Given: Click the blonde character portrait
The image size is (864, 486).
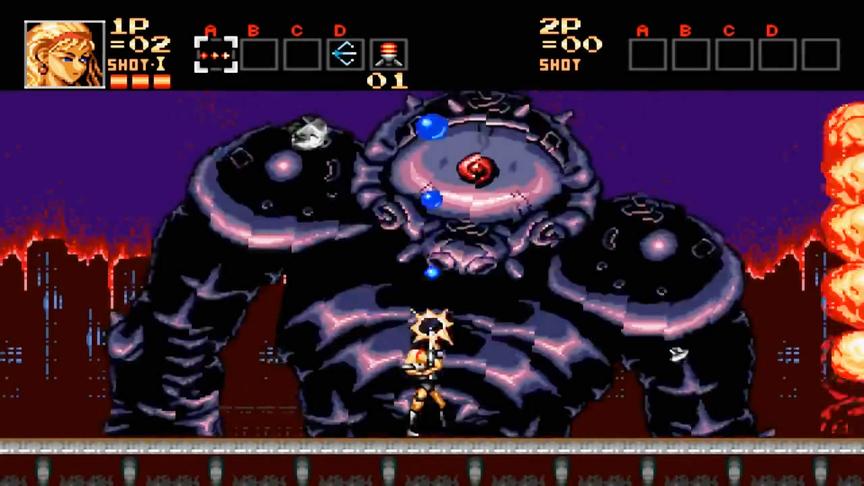Looking at the screenshot, I should (x=64, y=54).
